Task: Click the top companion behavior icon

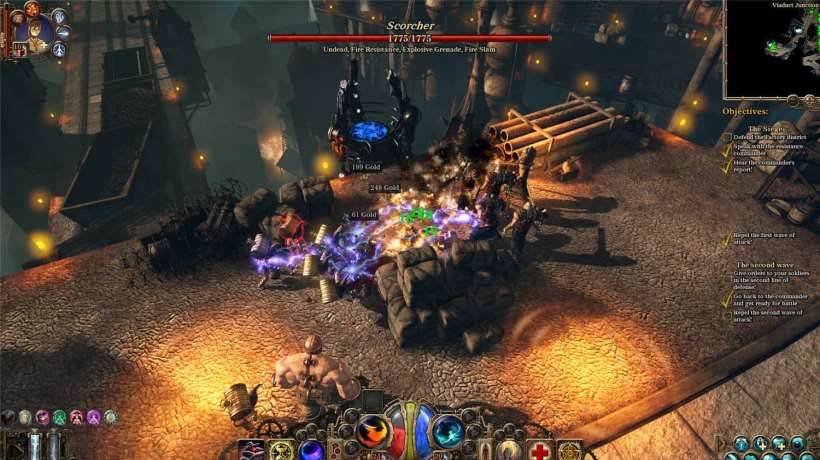Action: [58, 16]
